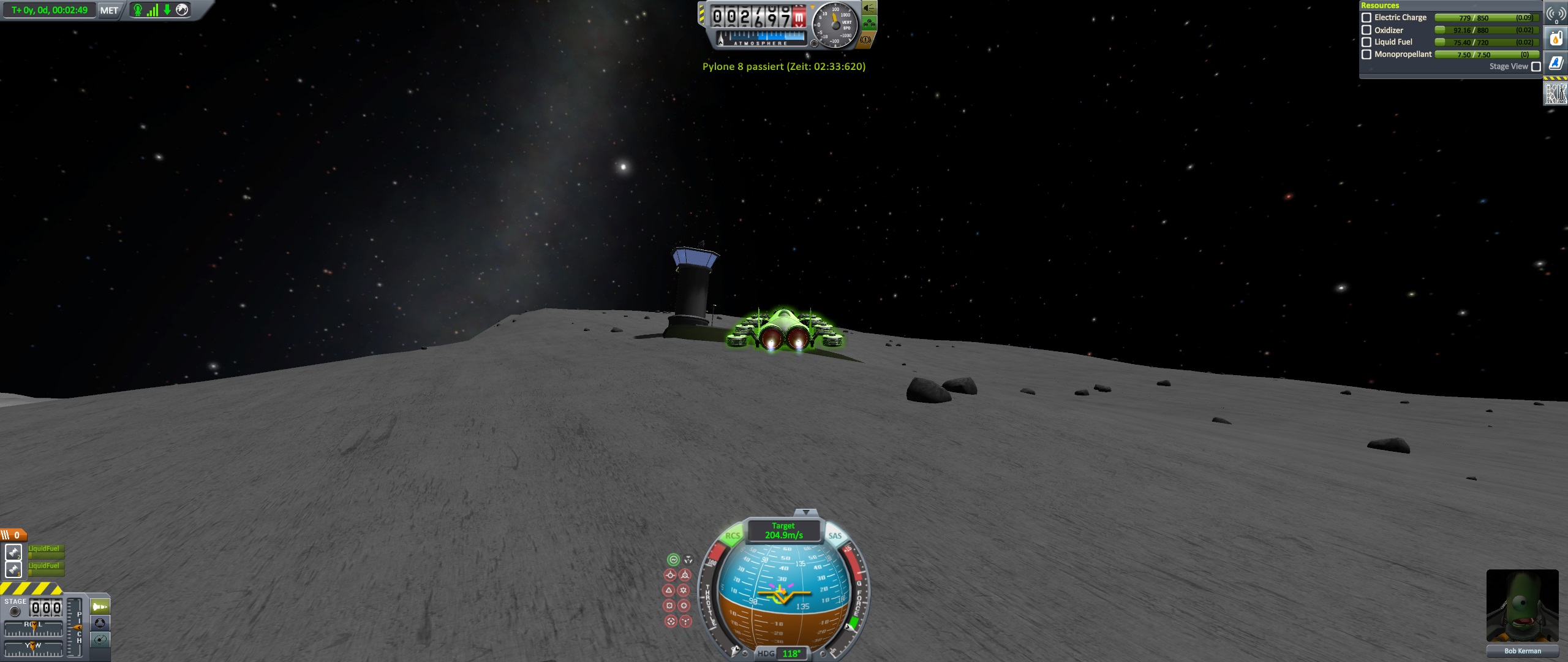This screenshot has width=1568, height=662.
Task: Toggle the brakes button with exclamation mark
Action: (865, 40)
